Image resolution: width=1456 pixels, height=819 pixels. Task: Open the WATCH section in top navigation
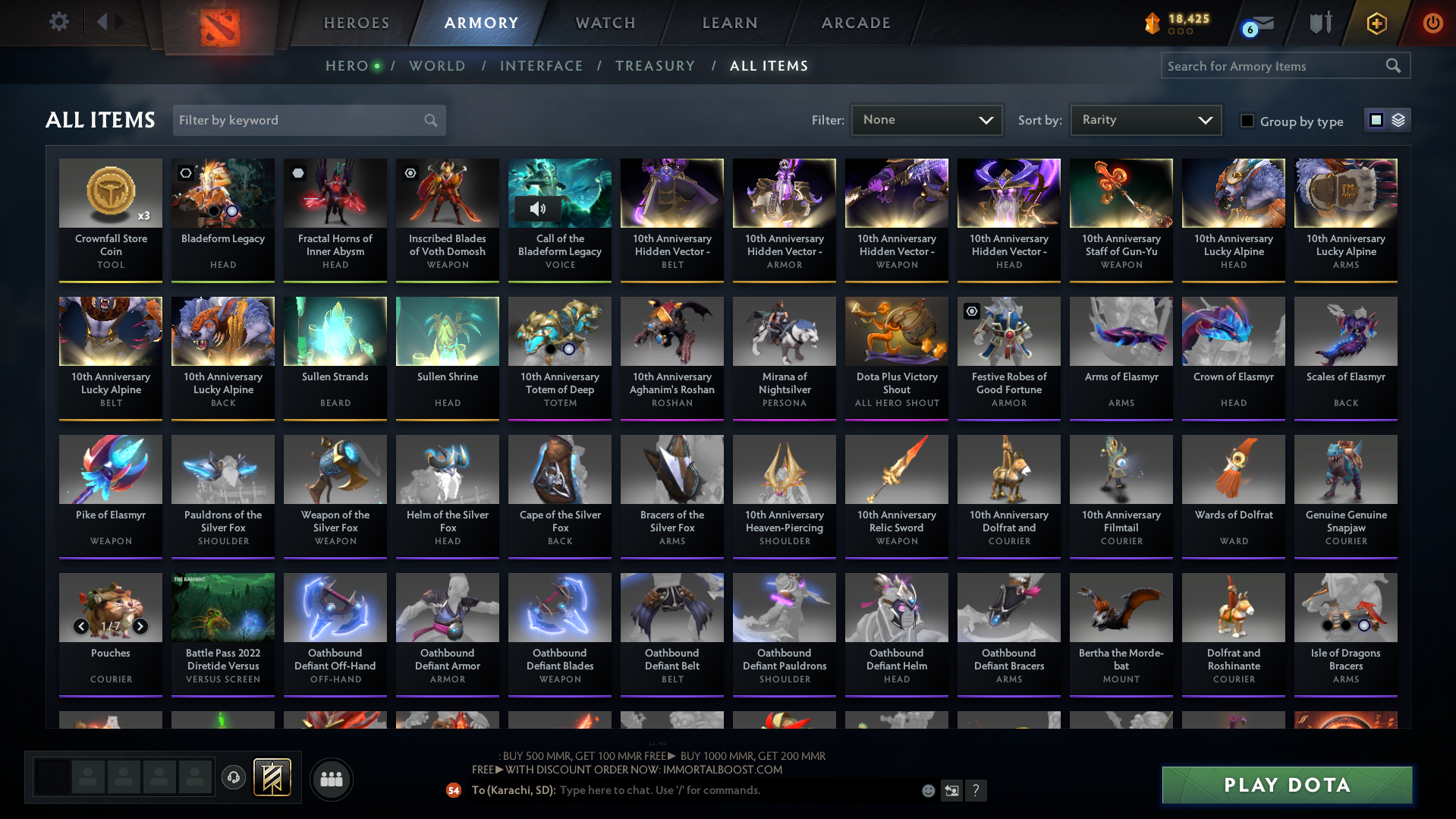(x=603, y=22)
